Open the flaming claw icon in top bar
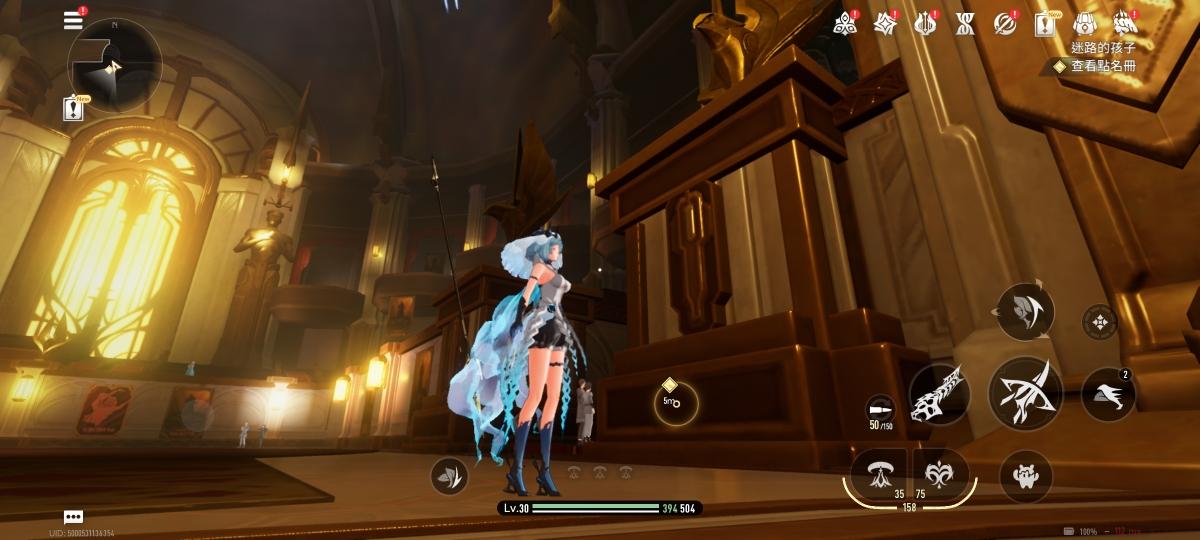Image resolution: width=1200 pixels, height=540 pixels. tap(1125, 24)
